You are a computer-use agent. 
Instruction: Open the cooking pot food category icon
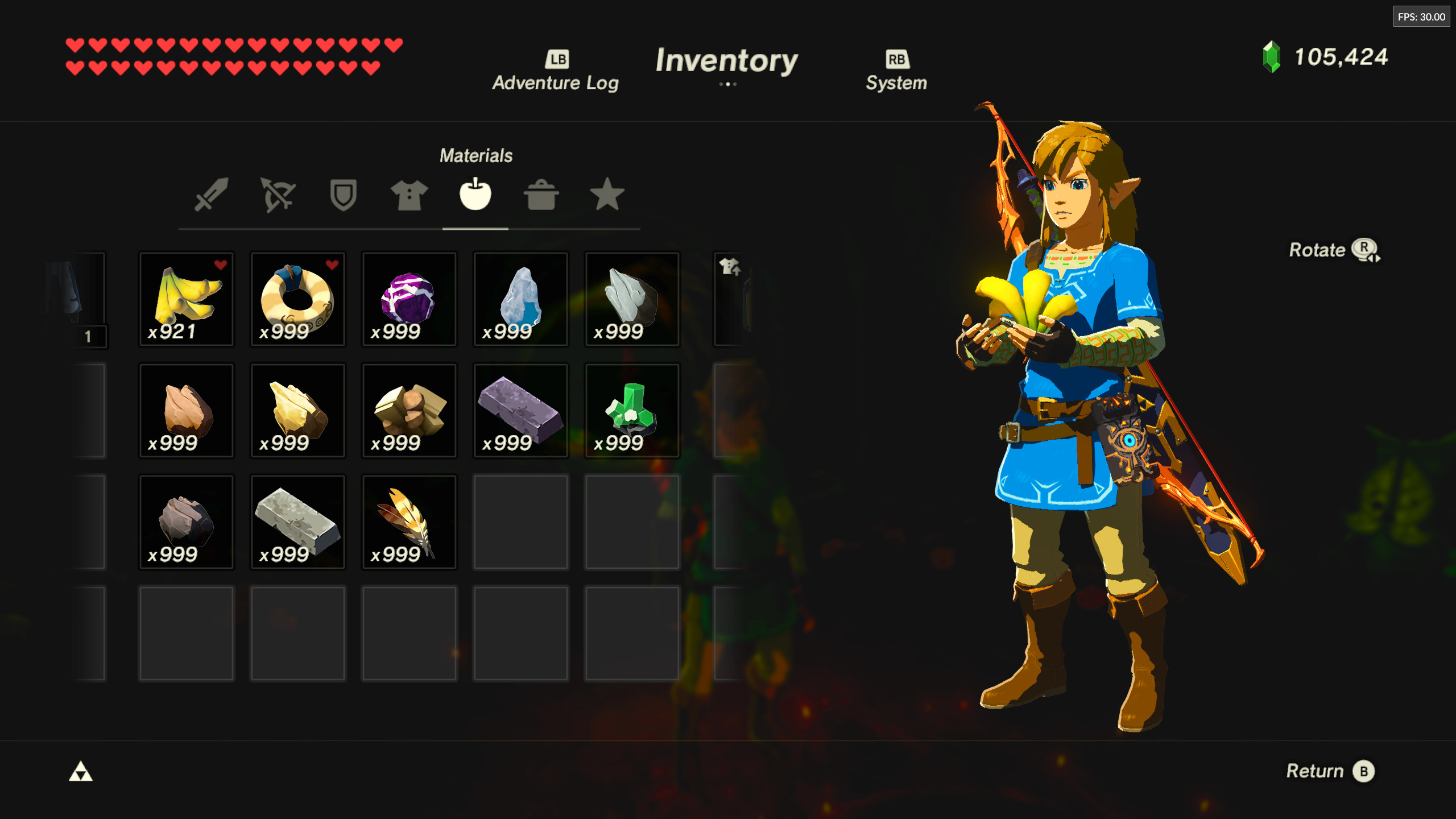[541, 195]
